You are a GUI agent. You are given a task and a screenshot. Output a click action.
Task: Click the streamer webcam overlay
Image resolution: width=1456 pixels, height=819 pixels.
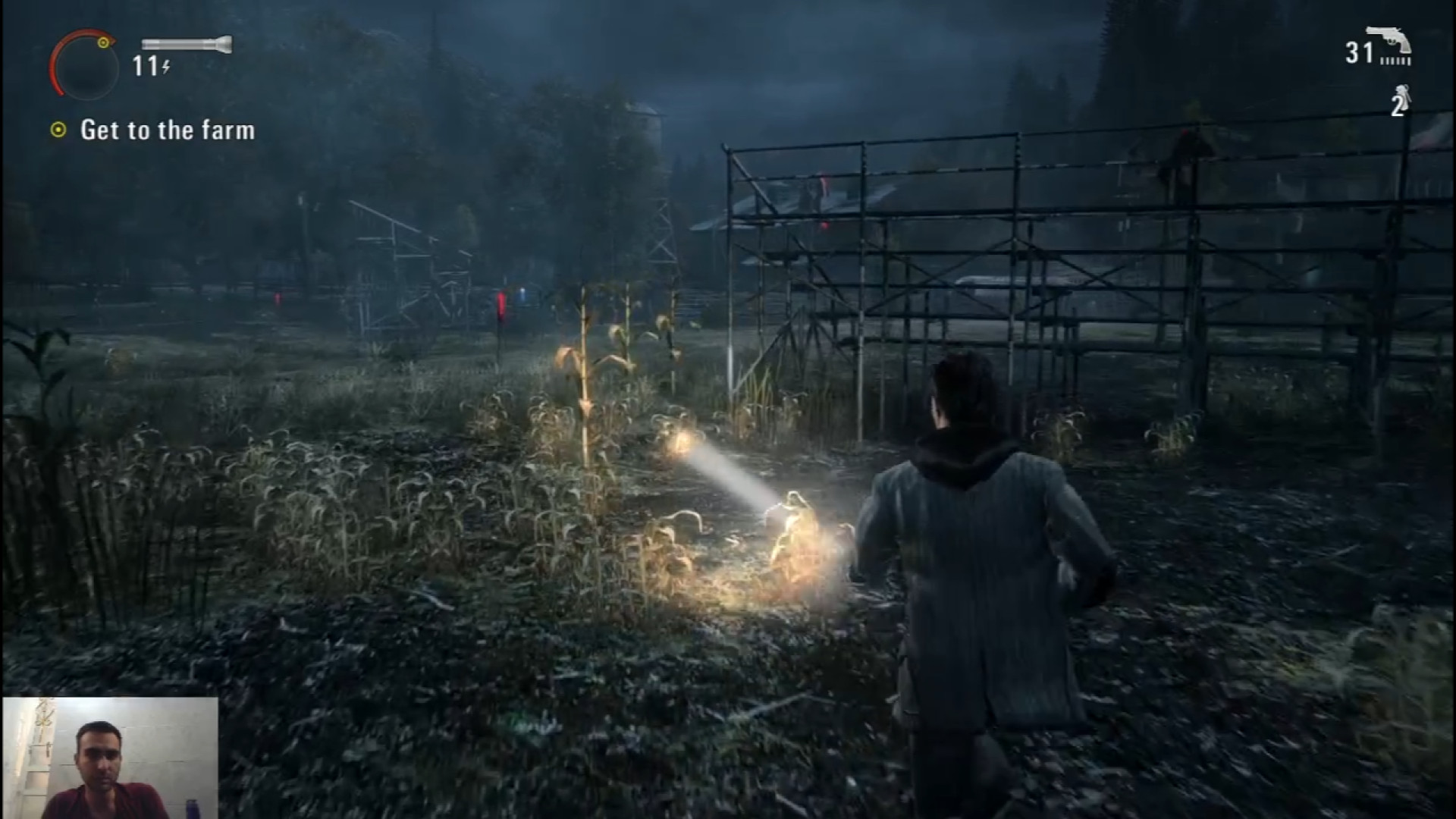110,758
